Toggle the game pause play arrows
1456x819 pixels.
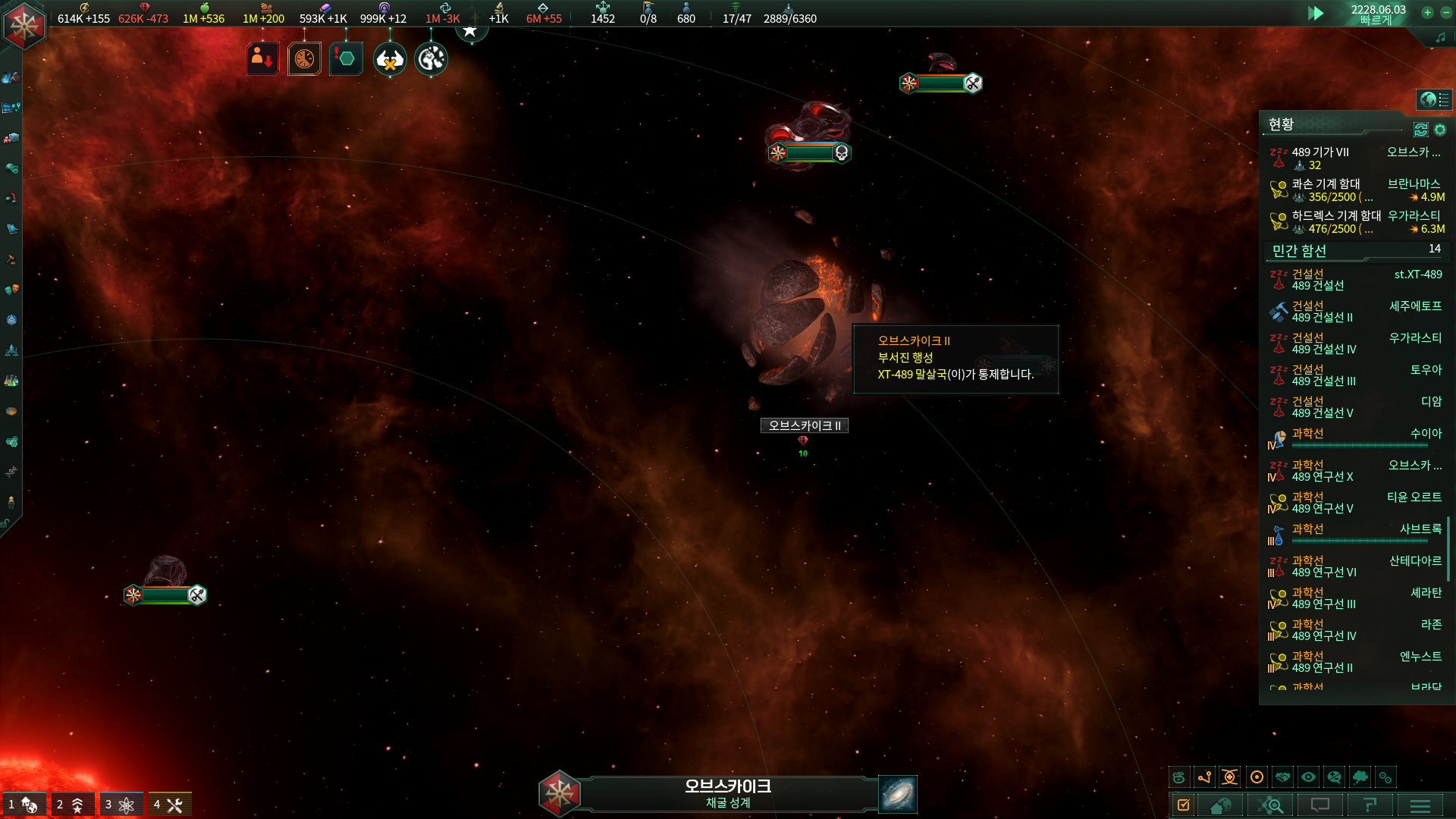tap(1316, 13)
